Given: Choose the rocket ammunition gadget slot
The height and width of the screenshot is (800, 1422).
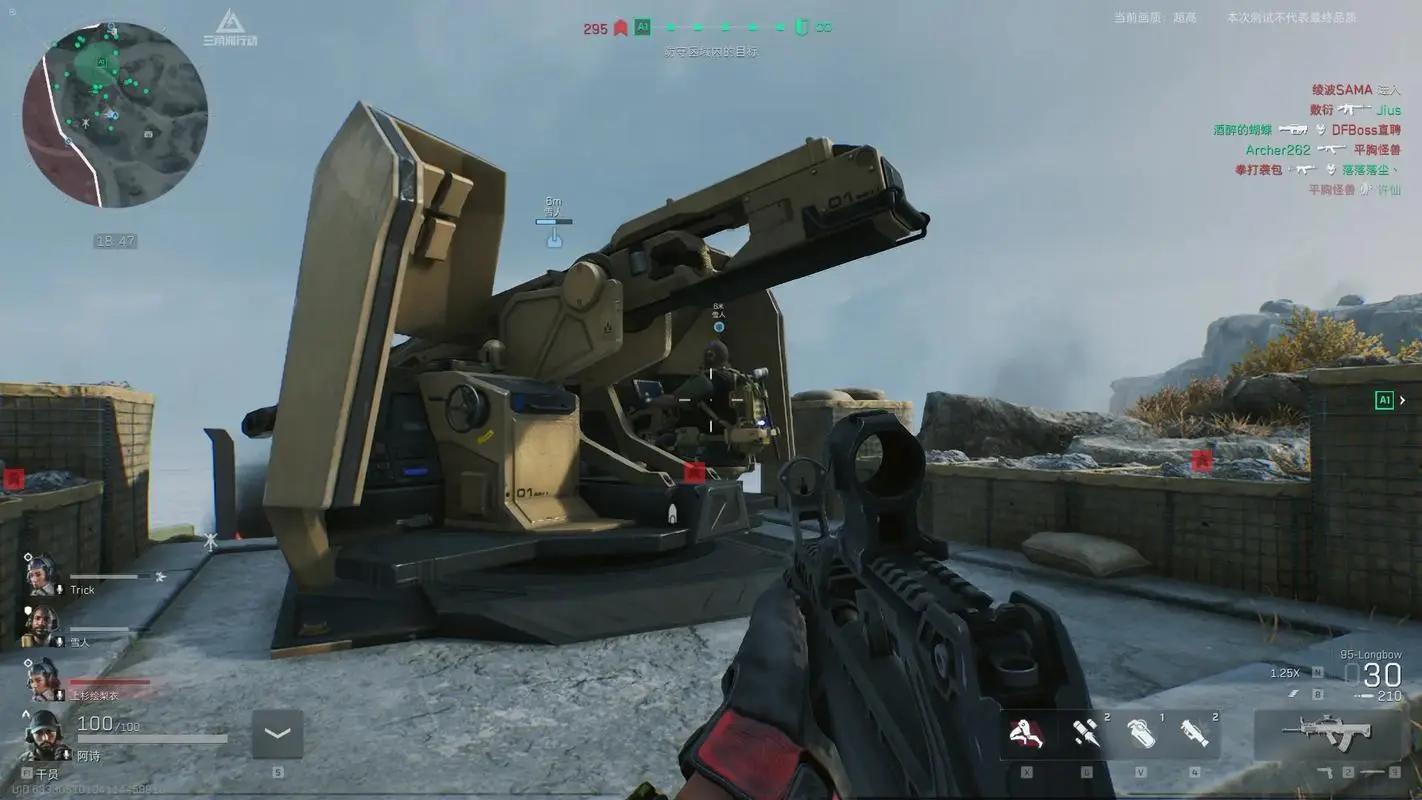Looking at the screenshot, I should click(x=1086, y=735).
